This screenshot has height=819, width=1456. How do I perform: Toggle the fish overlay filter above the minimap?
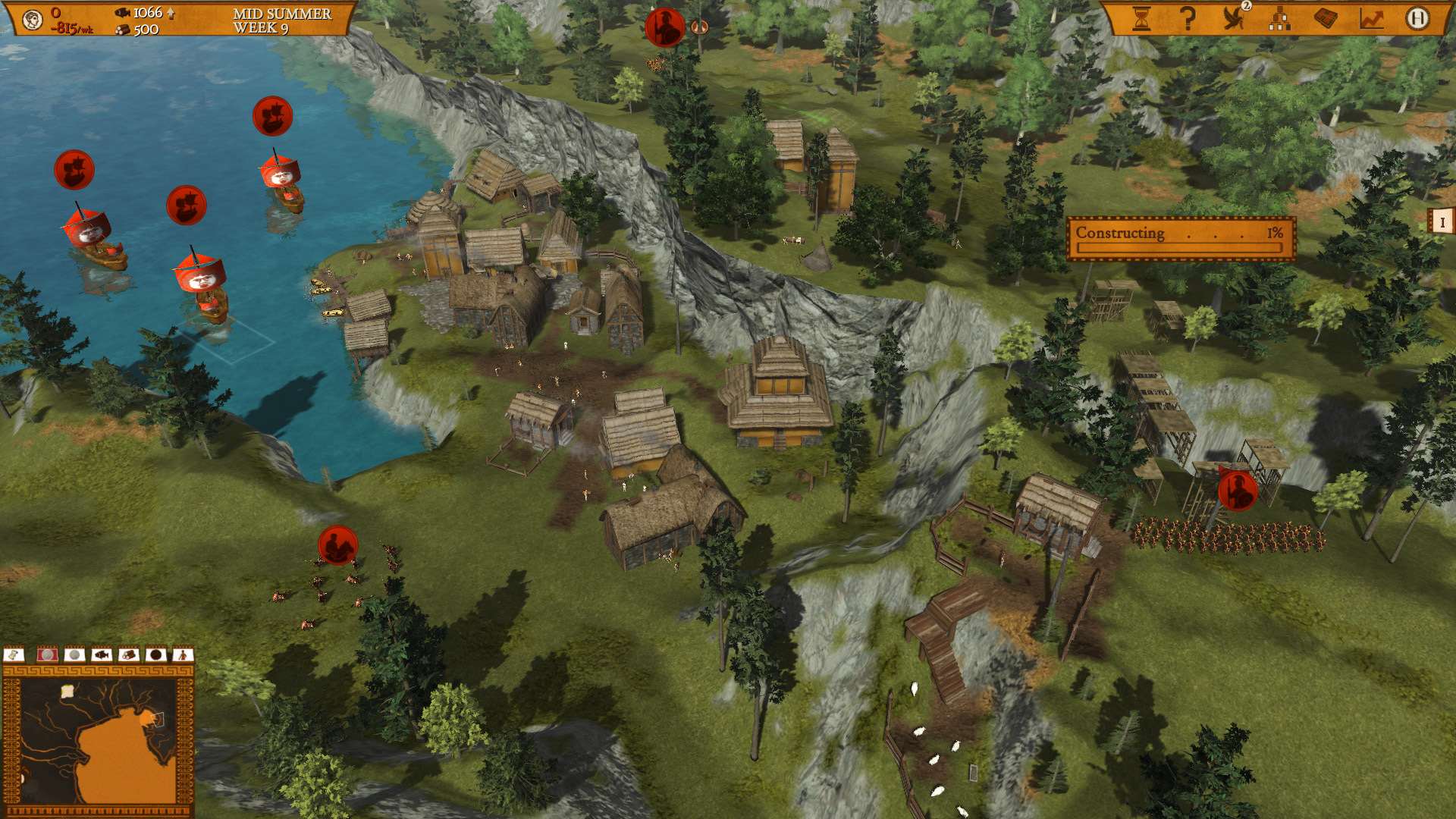pyautogui.click(x=100, y=656)
